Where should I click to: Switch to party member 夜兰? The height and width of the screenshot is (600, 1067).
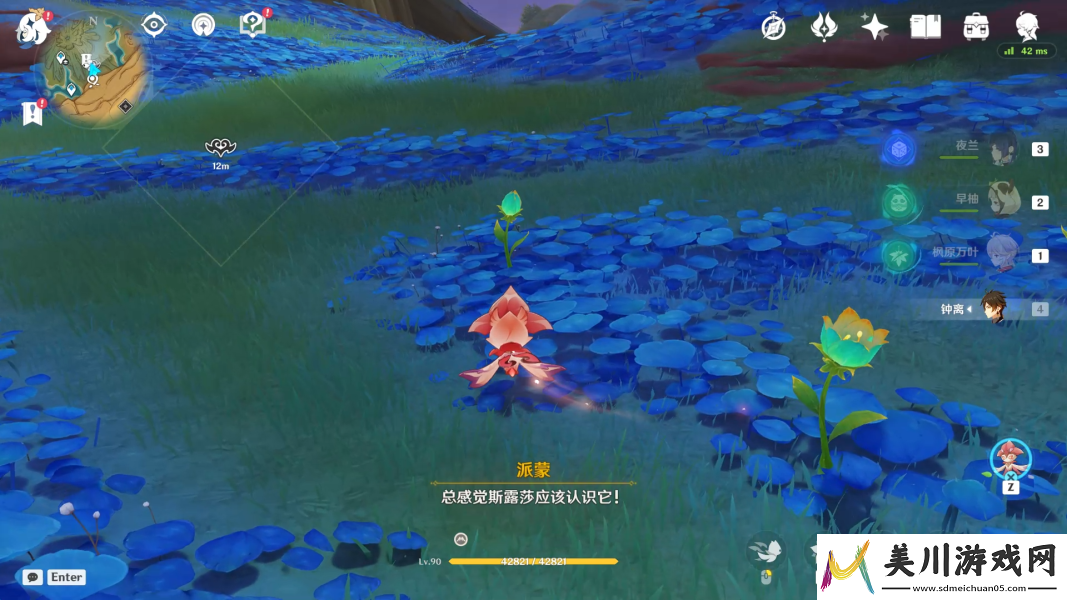click(x=1000, y=149)
